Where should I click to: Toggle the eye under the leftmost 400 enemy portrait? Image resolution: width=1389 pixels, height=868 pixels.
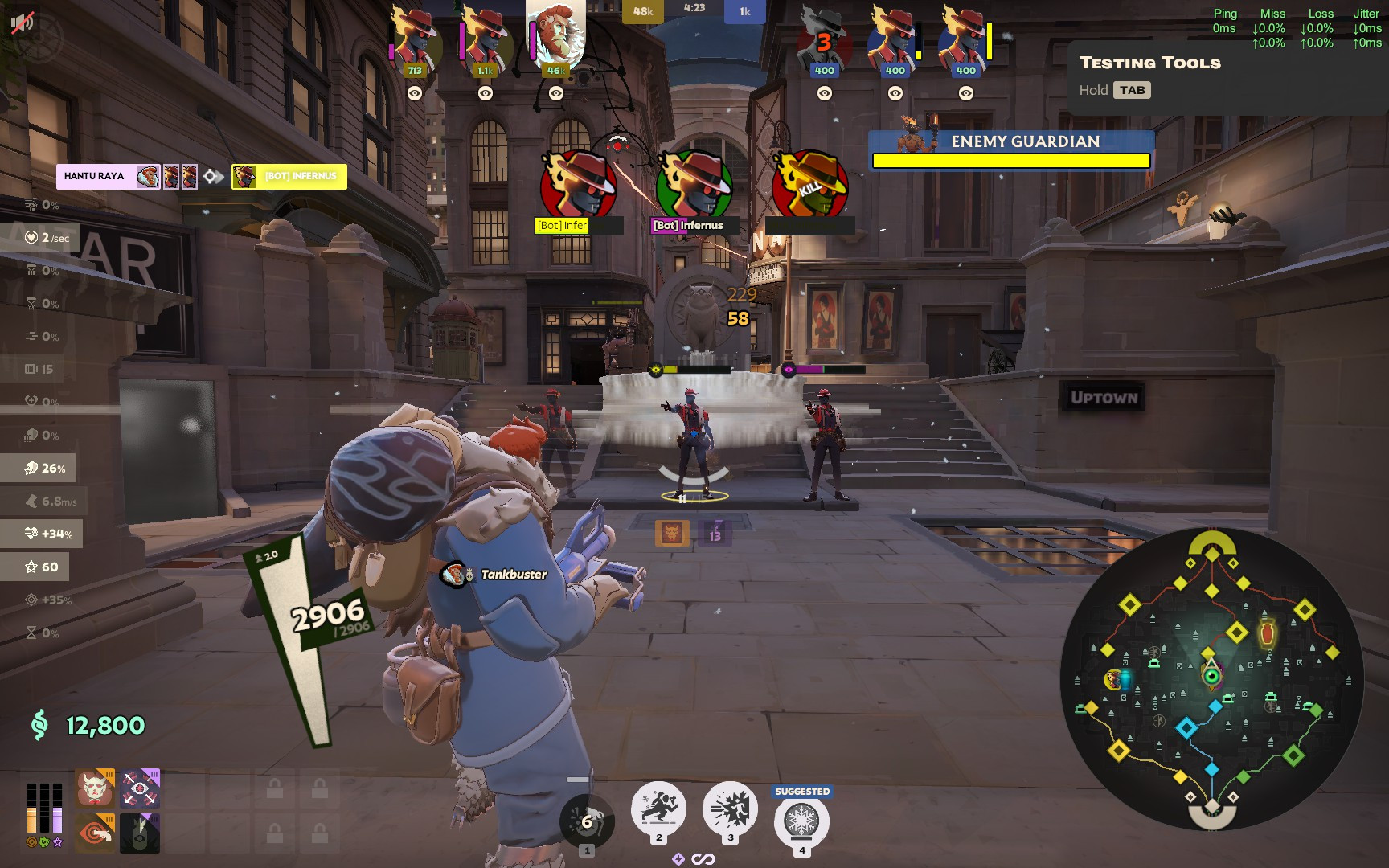pyautogui.click(x=824, y=94)
